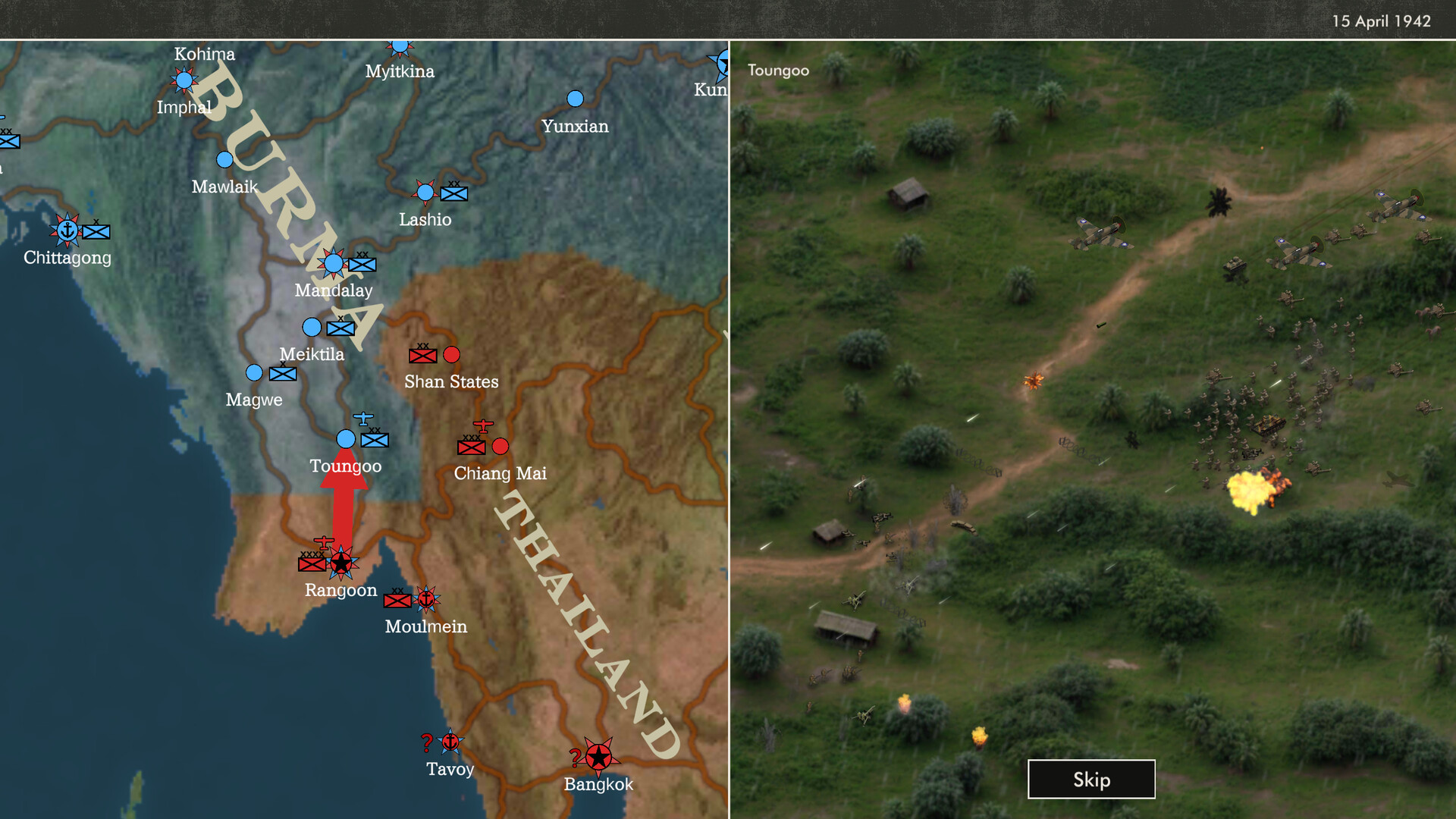Screen dimensions: 1456x819
Task: Click the Japanese naval unit at Moulmein
Action: pyautogui.click(x=427, y=598)
